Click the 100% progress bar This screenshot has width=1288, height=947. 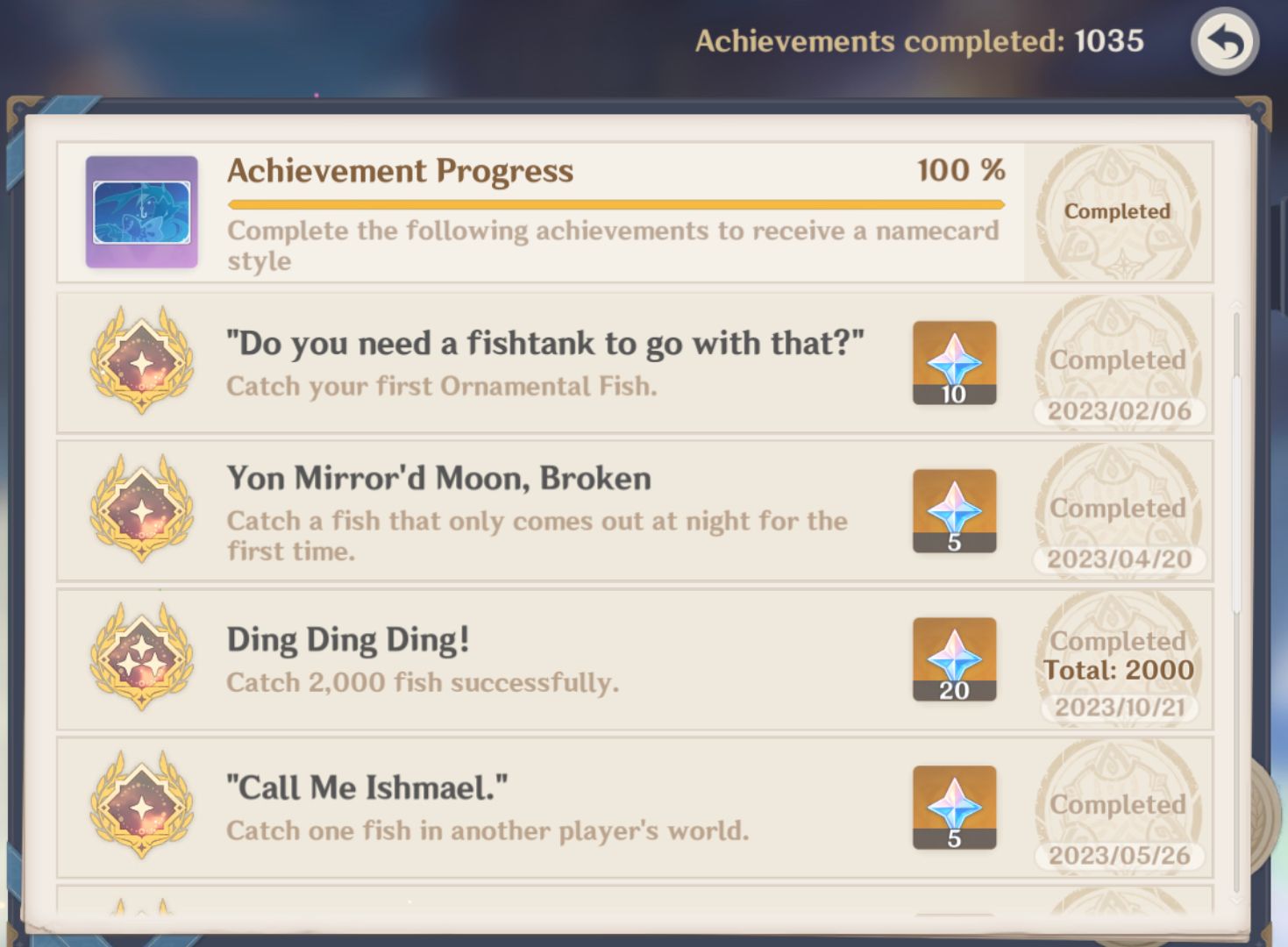(615, 205)
